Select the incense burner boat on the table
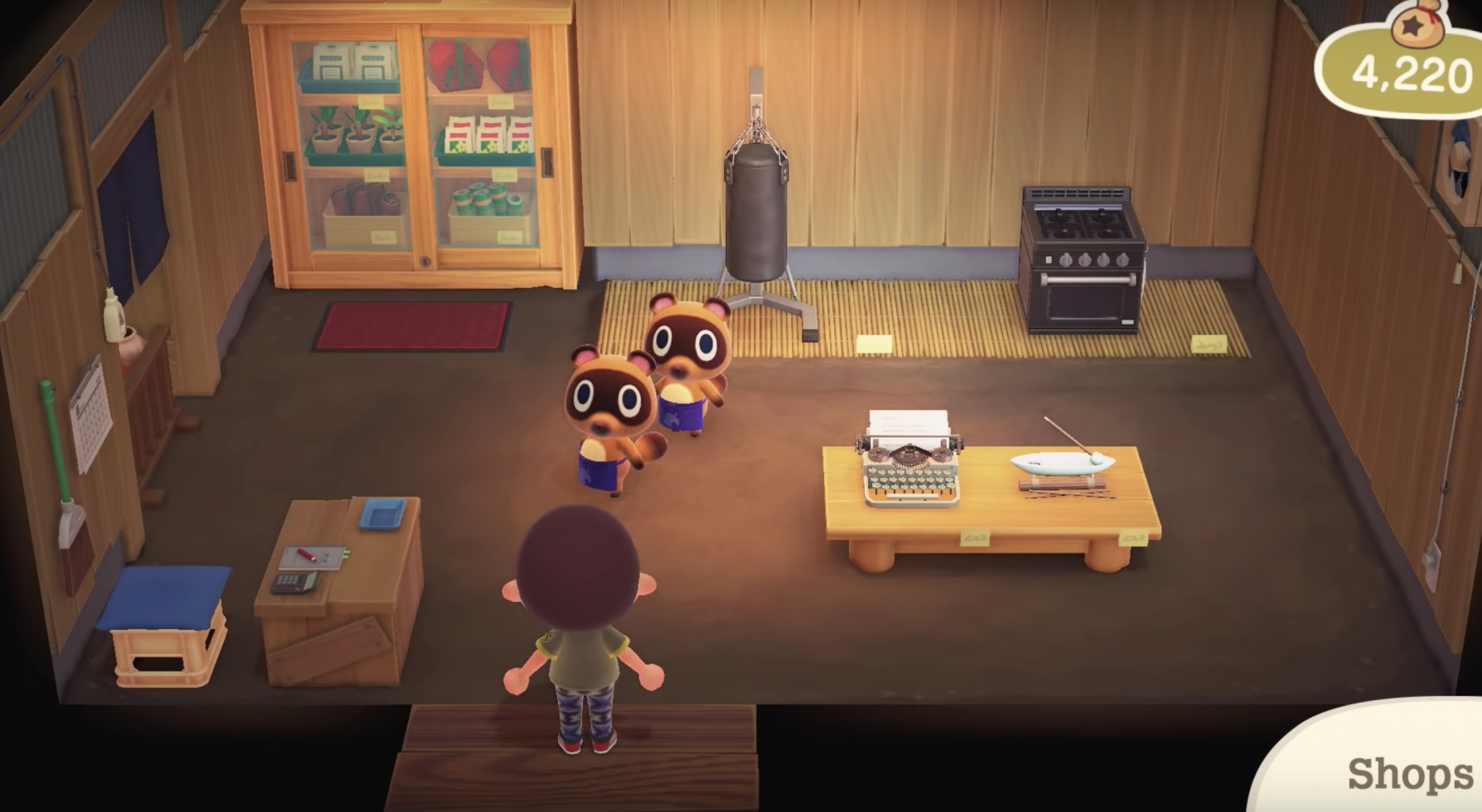This screenshot has width=1482, height=812. point(1061,463)
